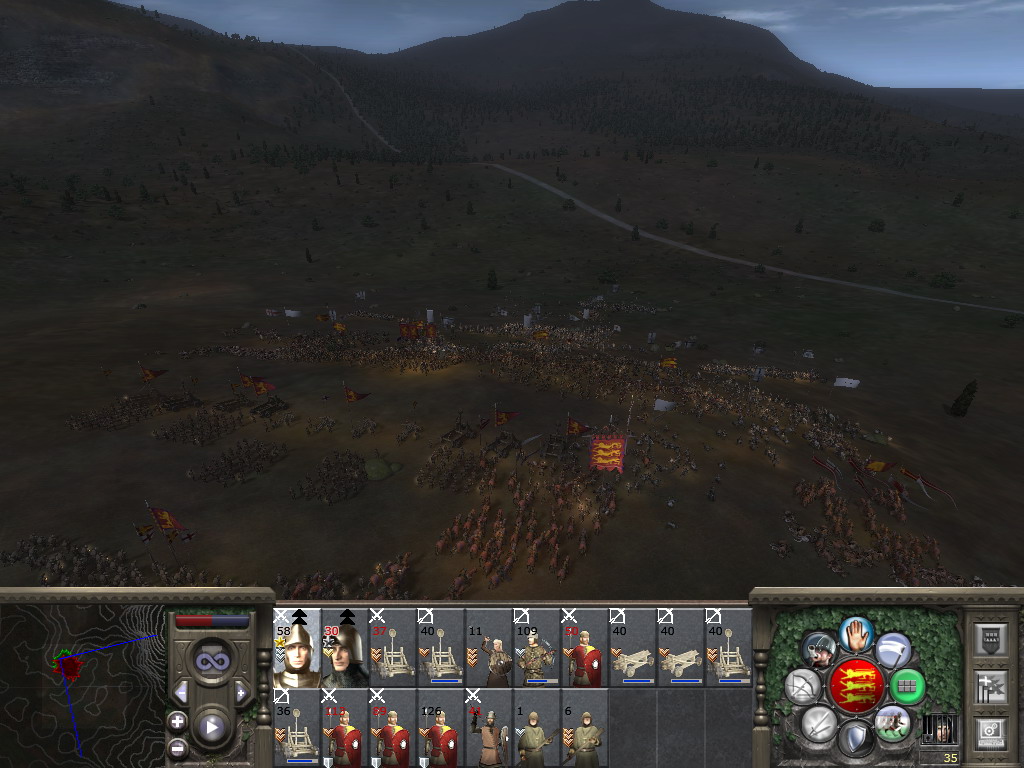Zoom in the minimap with the plus button
The width and height of the screenshot is (1024, 768).
(x=177, y=721)
